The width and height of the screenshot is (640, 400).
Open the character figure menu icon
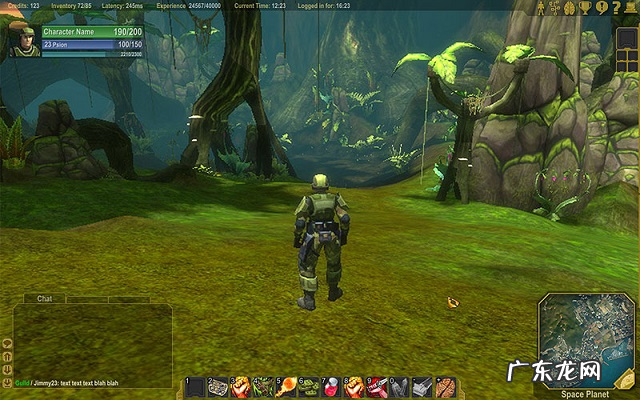[543, 7]
